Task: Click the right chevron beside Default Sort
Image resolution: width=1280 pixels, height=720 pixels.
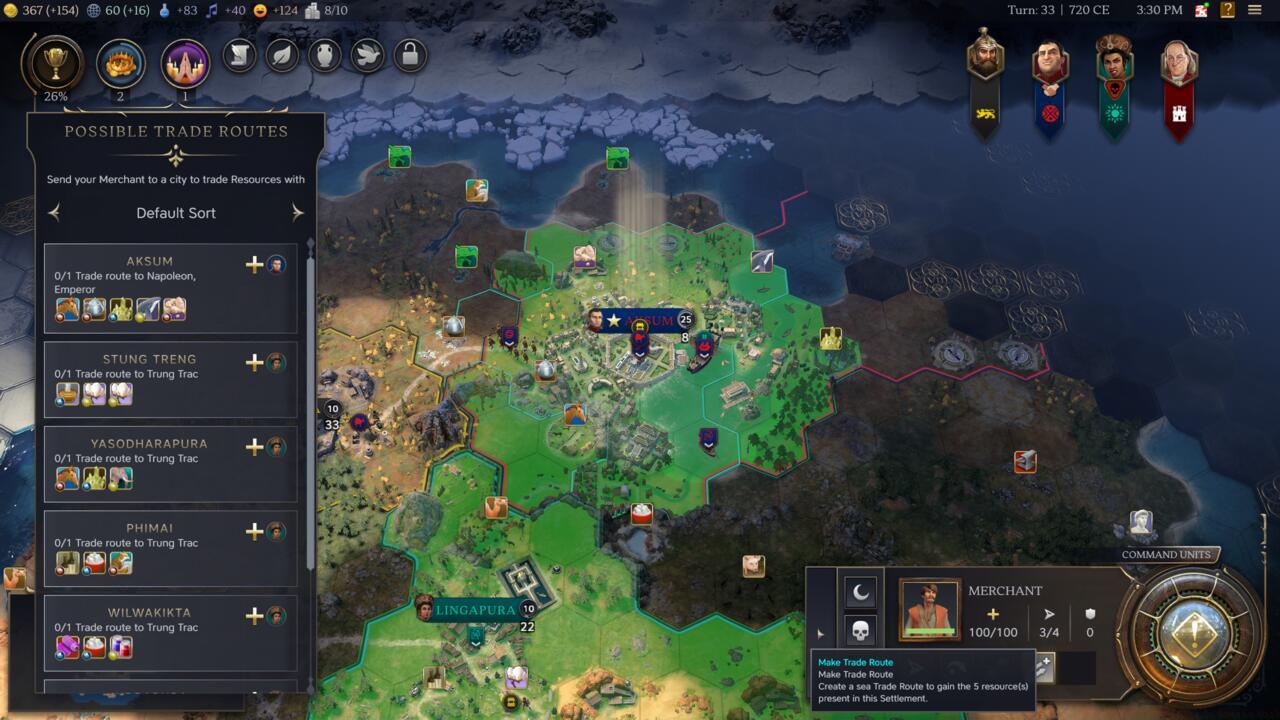Action: click(x=297, y=212)
